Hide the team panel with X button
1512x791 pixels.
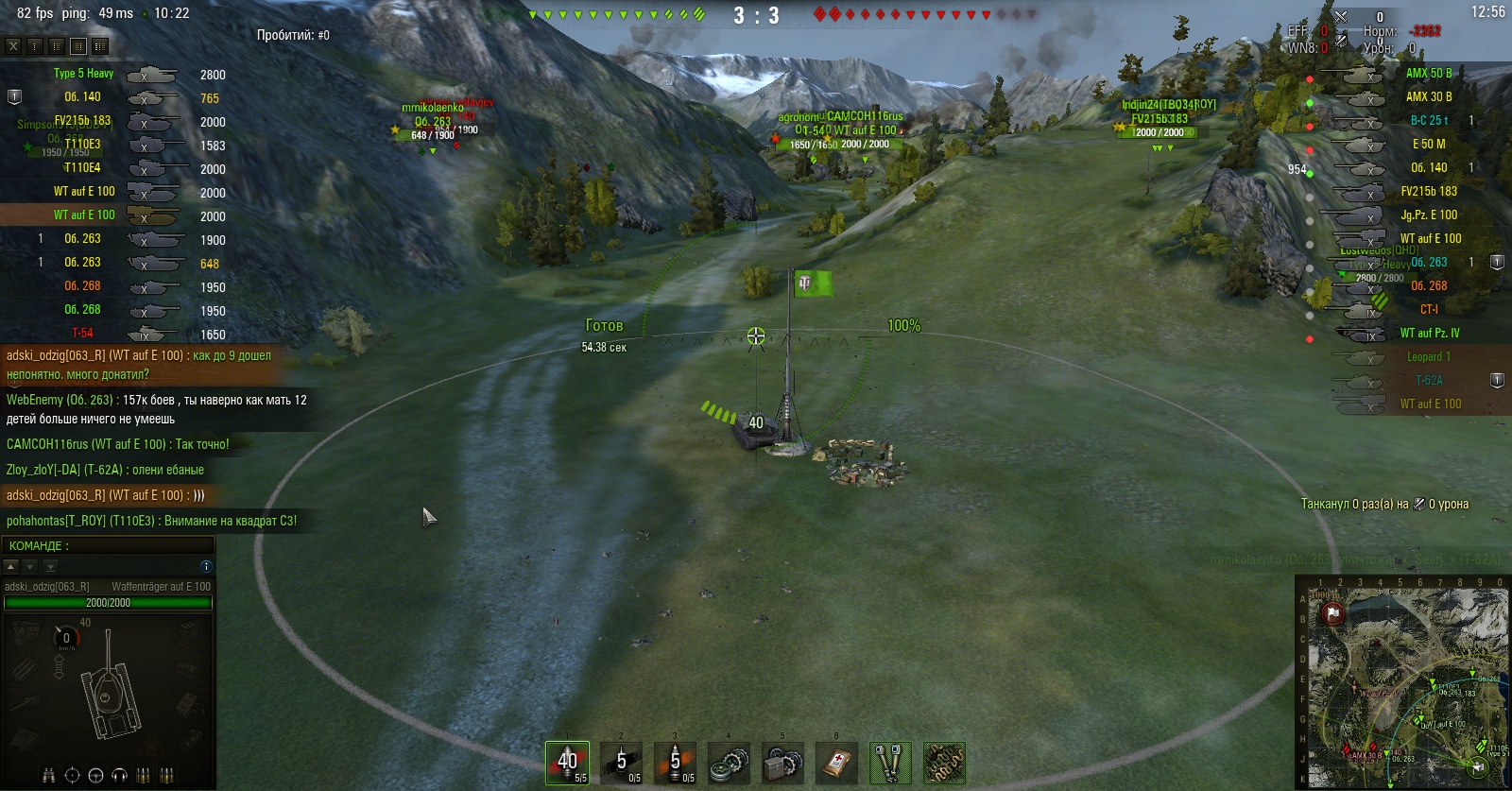pyautogui.click(x=13, y=45)
